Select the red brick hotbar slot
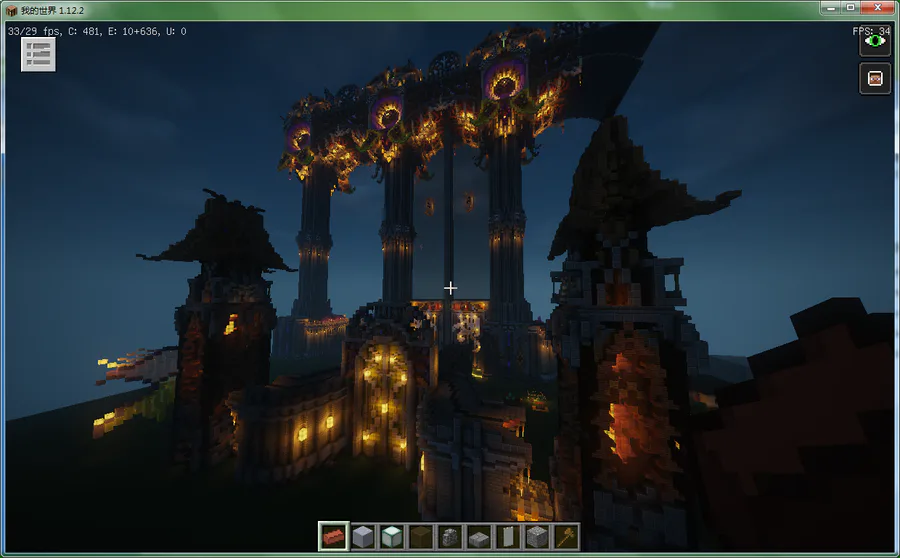 pyautogui.click(x=333, y=536)
